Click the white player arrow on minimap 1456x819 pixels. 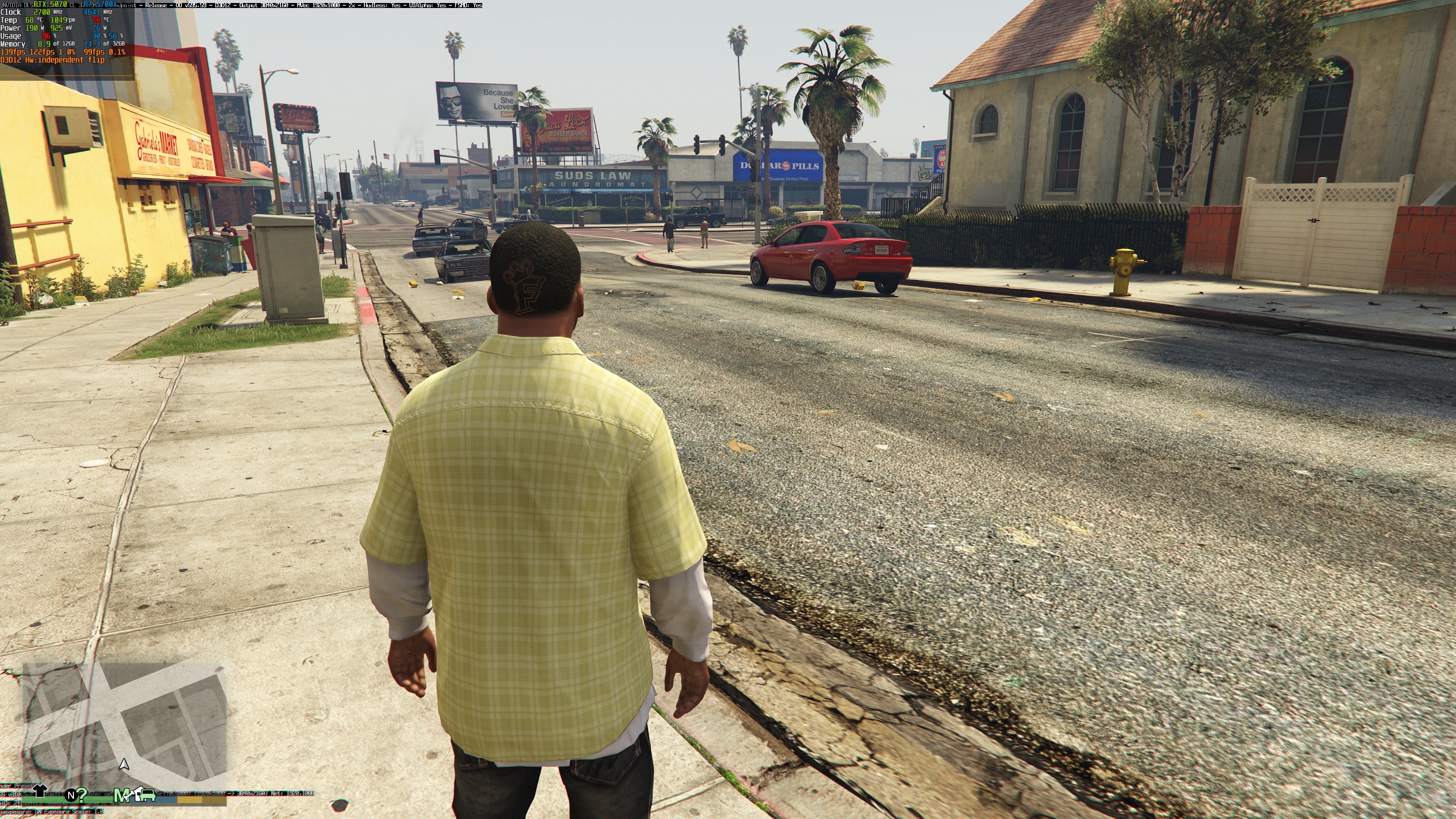point(124,764)
